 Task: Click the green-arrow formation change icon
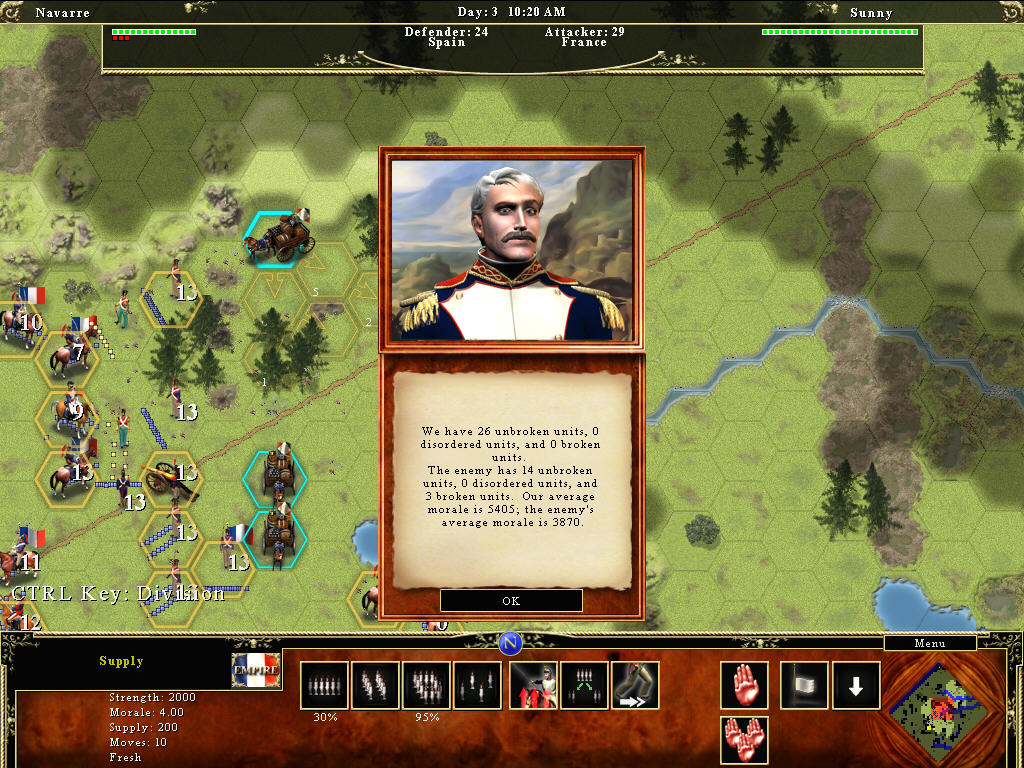tap(585, 685)
